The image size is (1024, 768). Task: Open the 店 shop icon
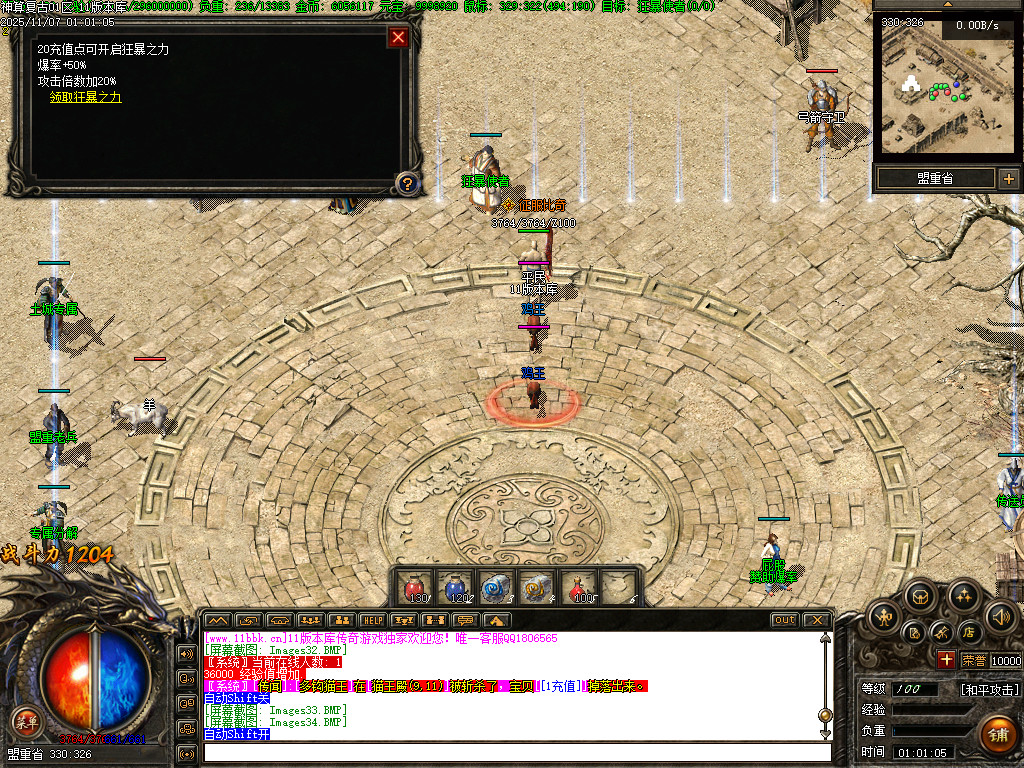[968, 632]
